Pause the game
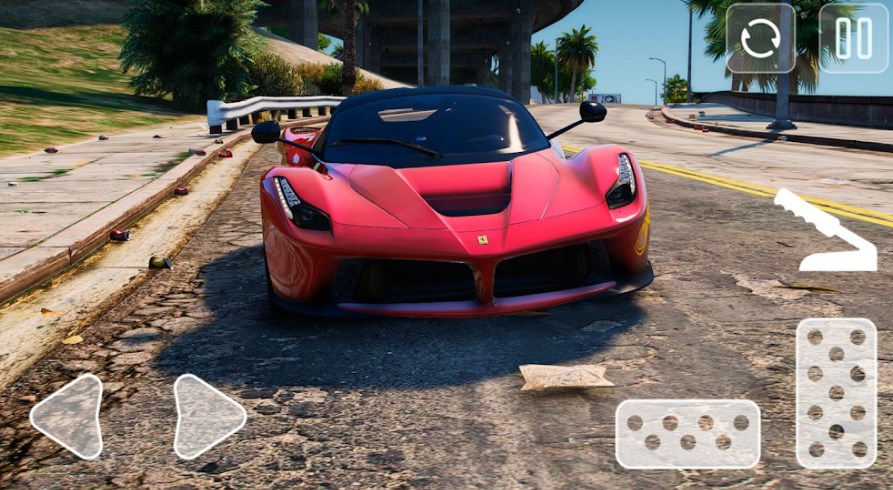The height and width of the screenshot is (490, 893). 853,38
